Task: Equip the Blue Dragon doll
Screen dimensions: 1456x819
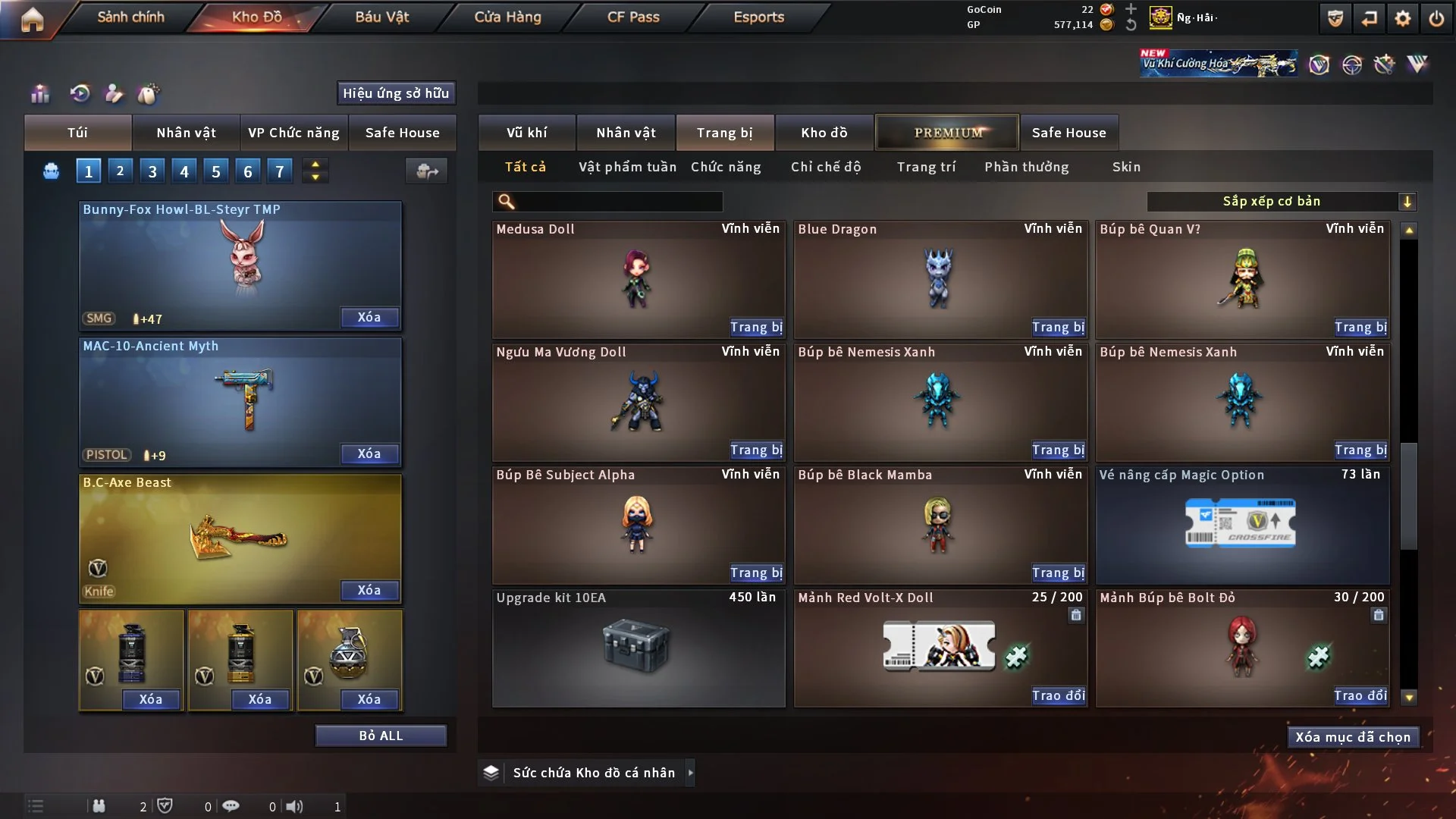Action: (x=1058, y=327)
